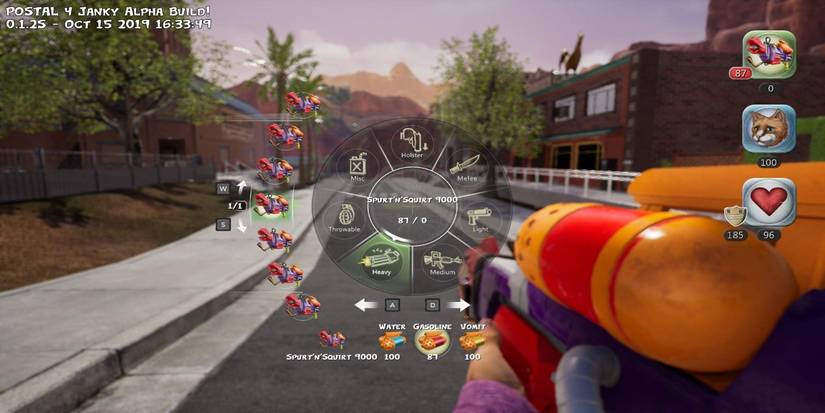This screenshot has height=413, width=825.
Task: Click the equipped weapon icon in HUD
Action: 768,55
